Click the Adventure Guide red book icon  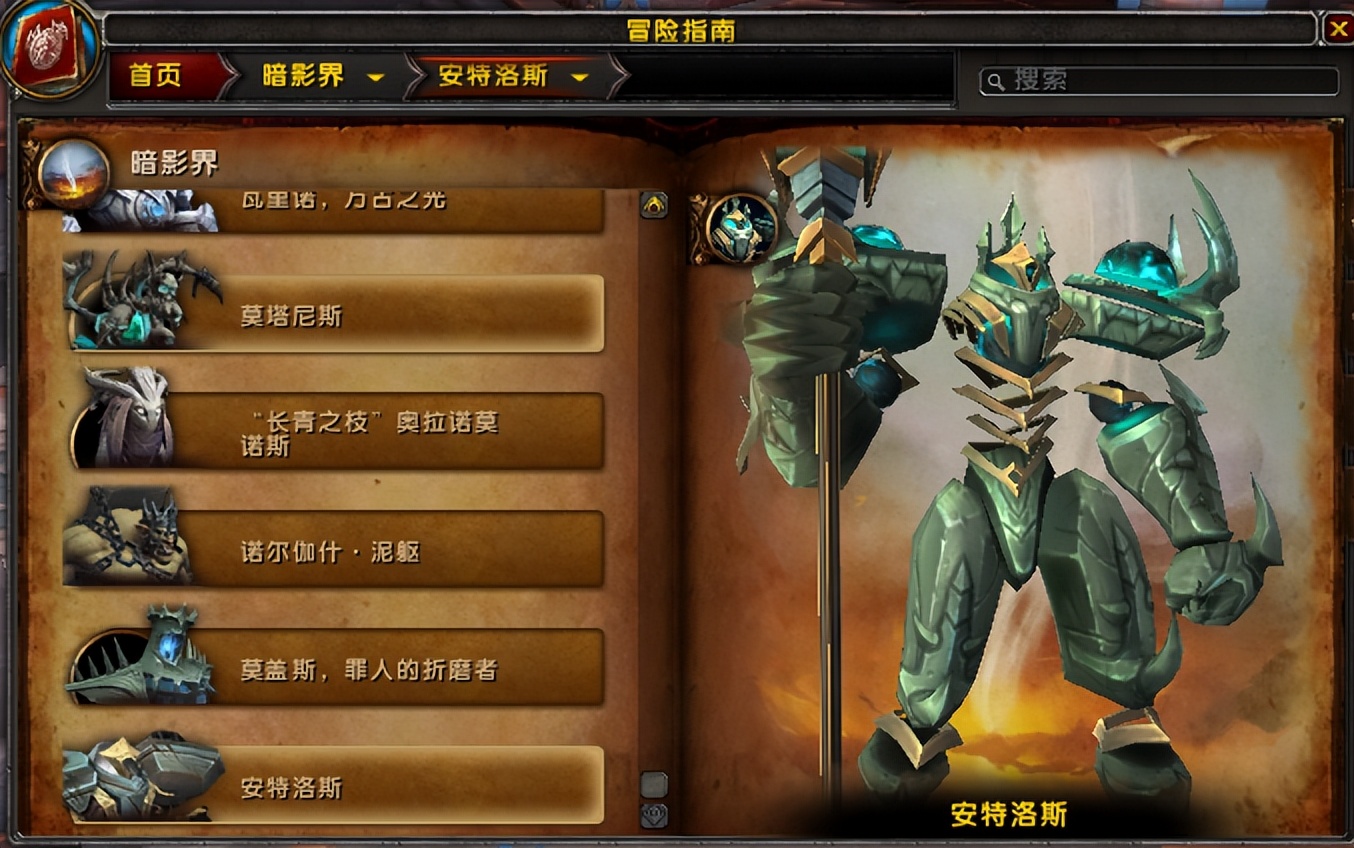tap(48, 47)
